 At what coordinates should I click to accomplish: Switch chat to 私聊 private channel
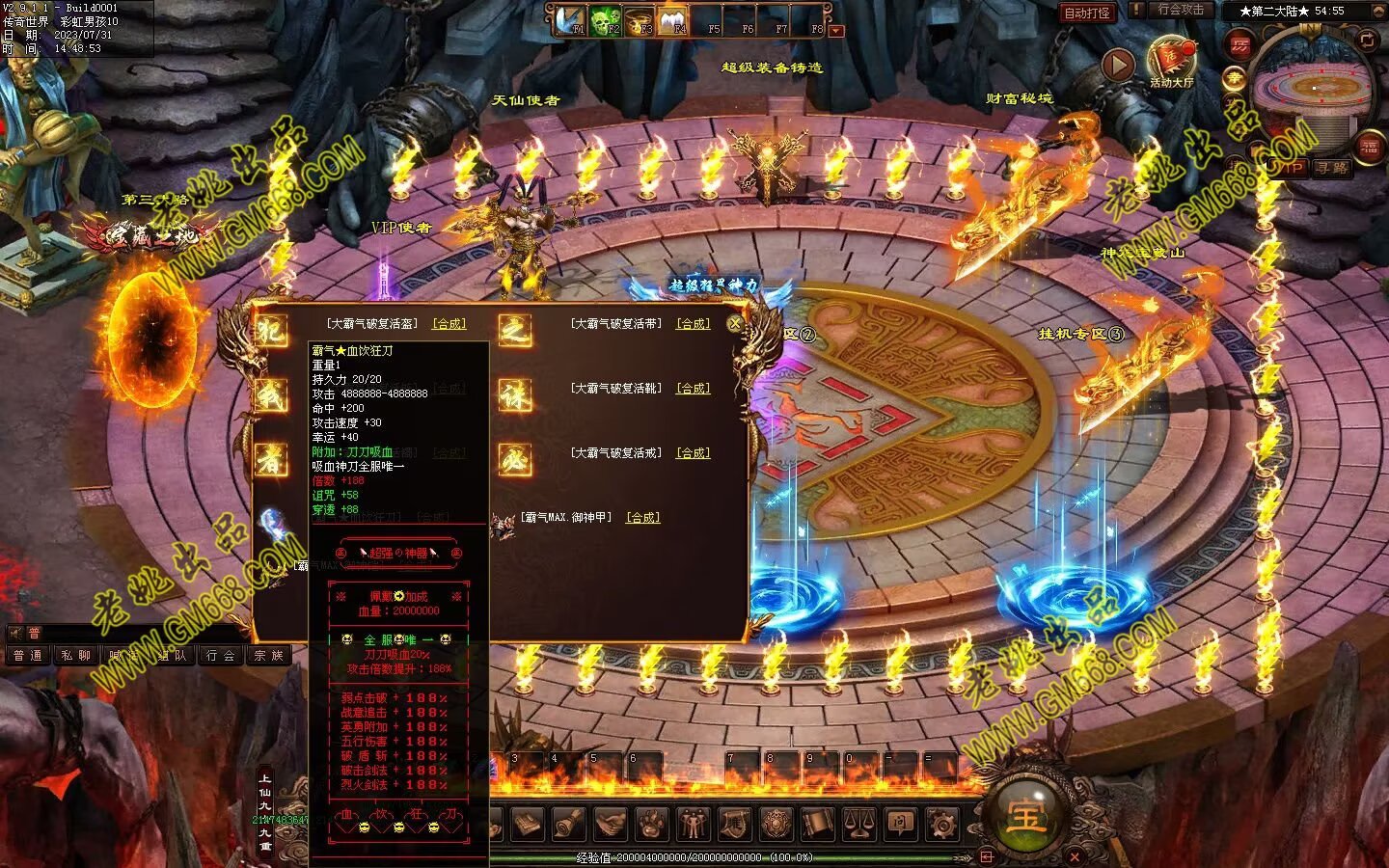pos(75,656)
